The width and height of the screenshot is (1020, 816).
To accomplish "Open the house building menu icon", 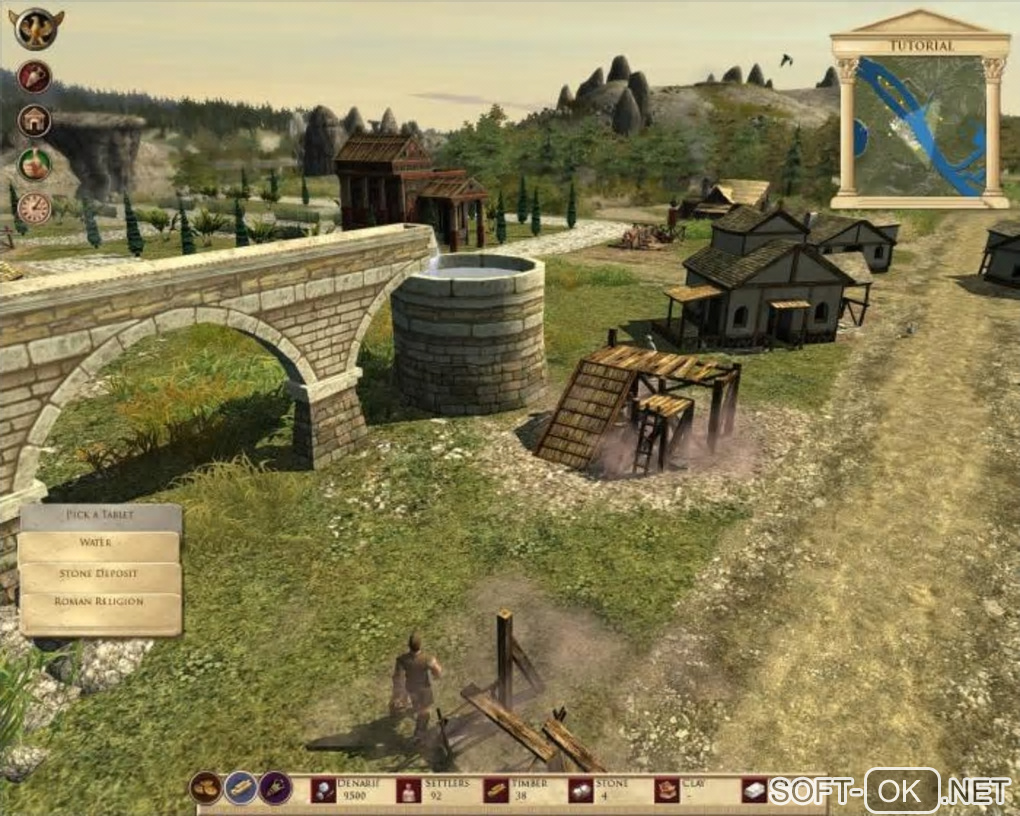I will click(x=34, y=121).
